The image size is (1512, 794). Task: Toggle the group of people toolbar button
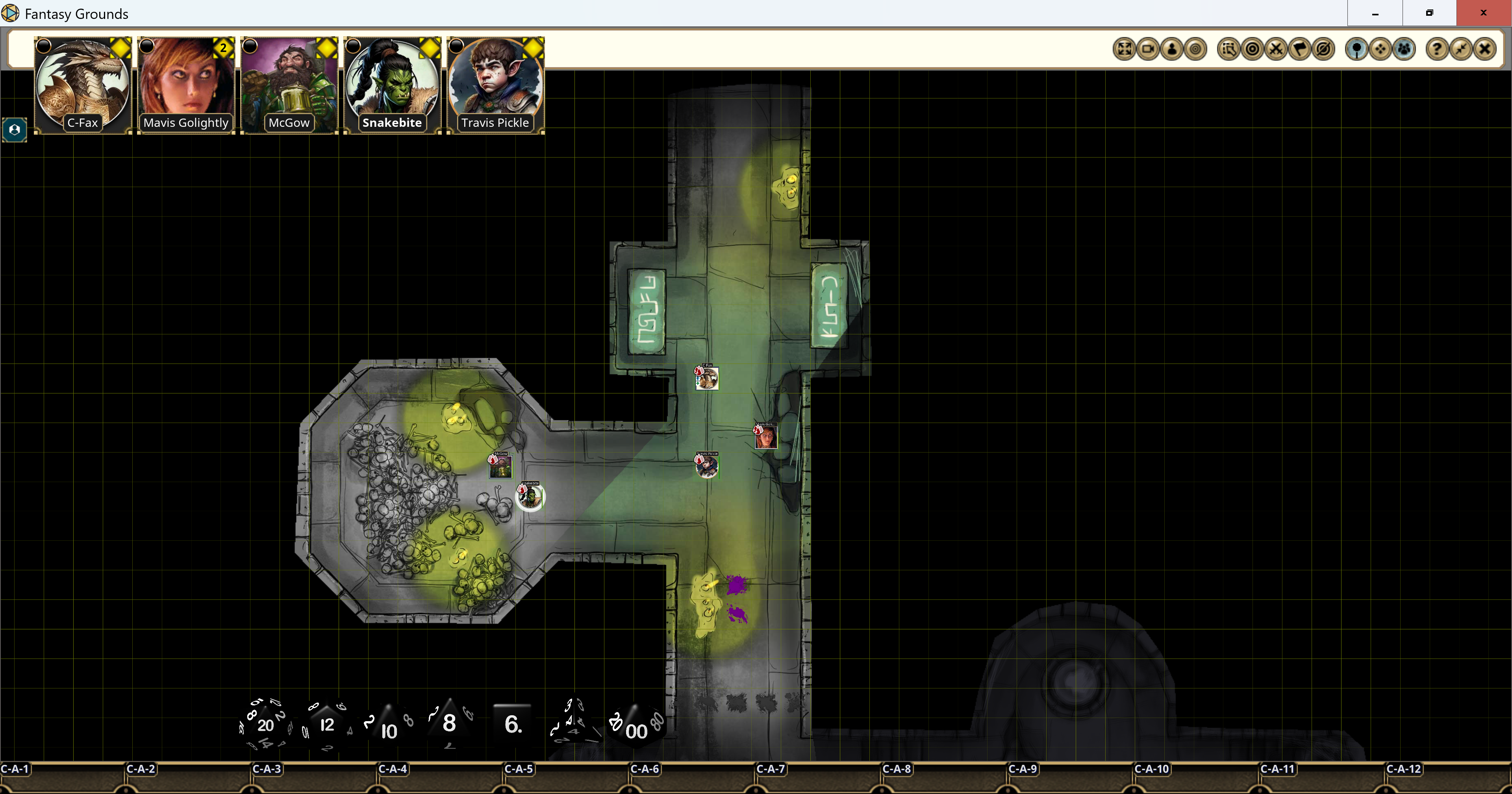[1404, 49]
